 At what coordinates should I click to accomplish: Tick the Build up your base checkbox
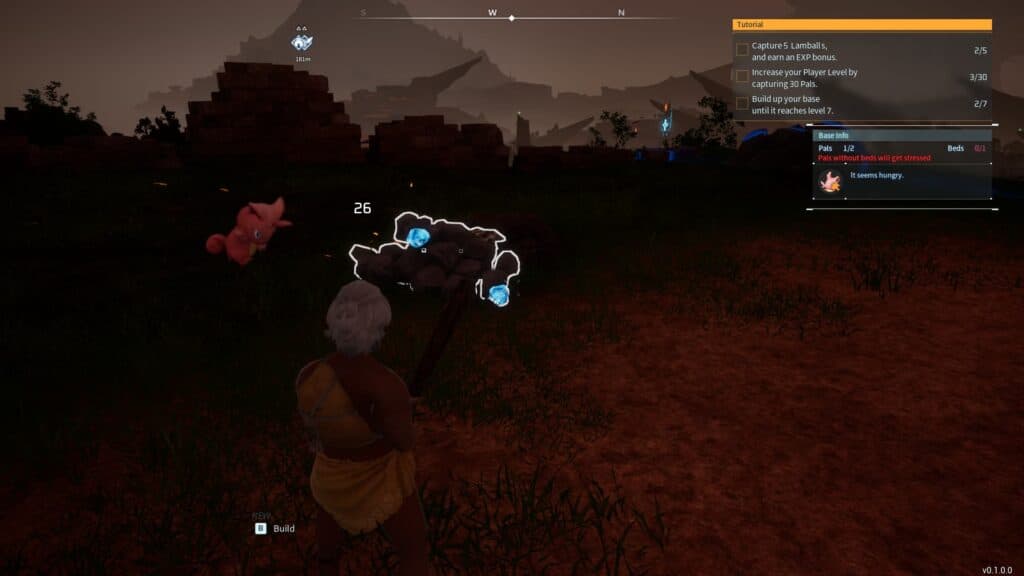[742, 103]
